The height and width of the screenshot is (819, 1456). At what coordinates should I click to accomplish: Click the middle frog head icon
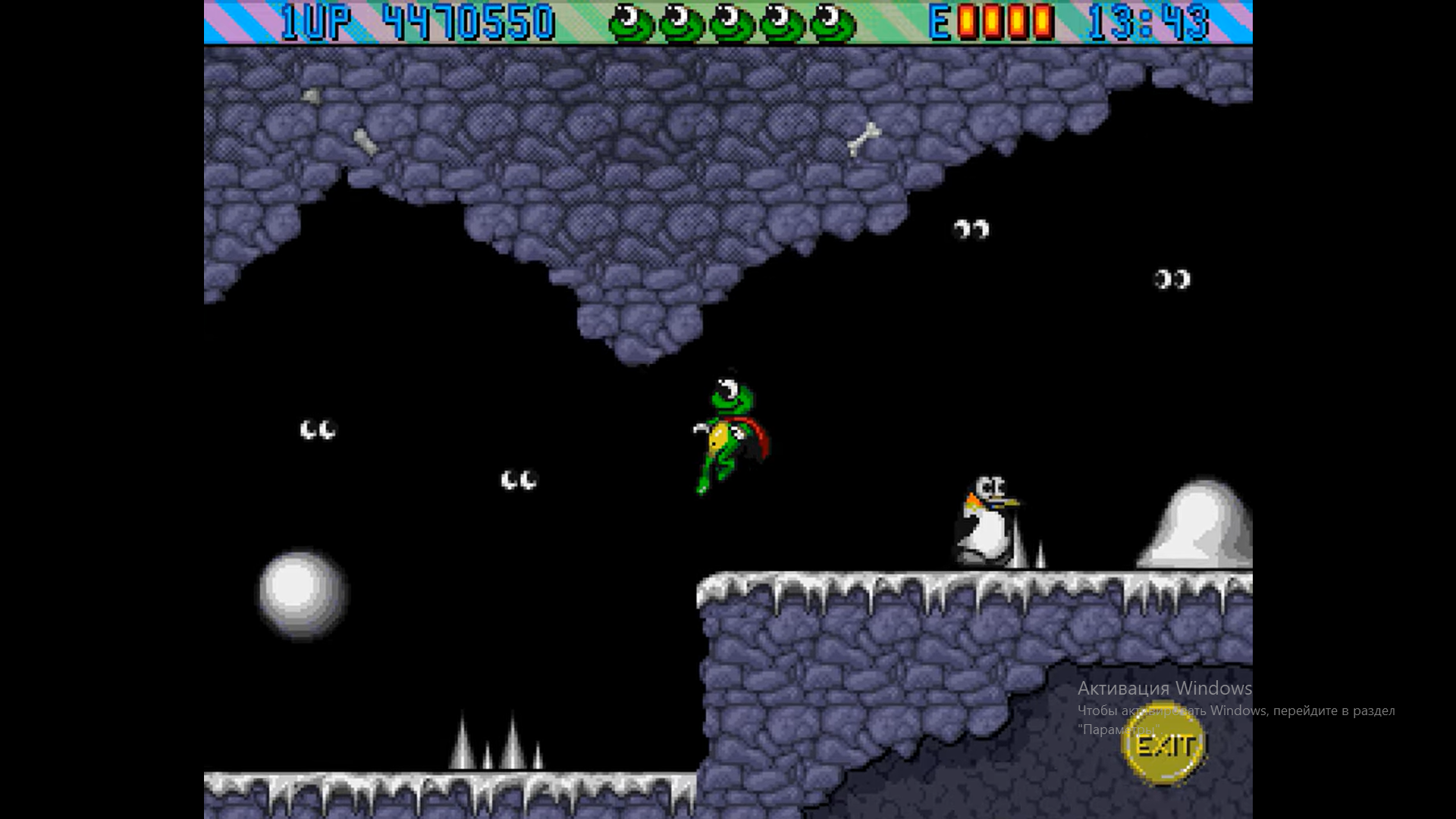733,23
